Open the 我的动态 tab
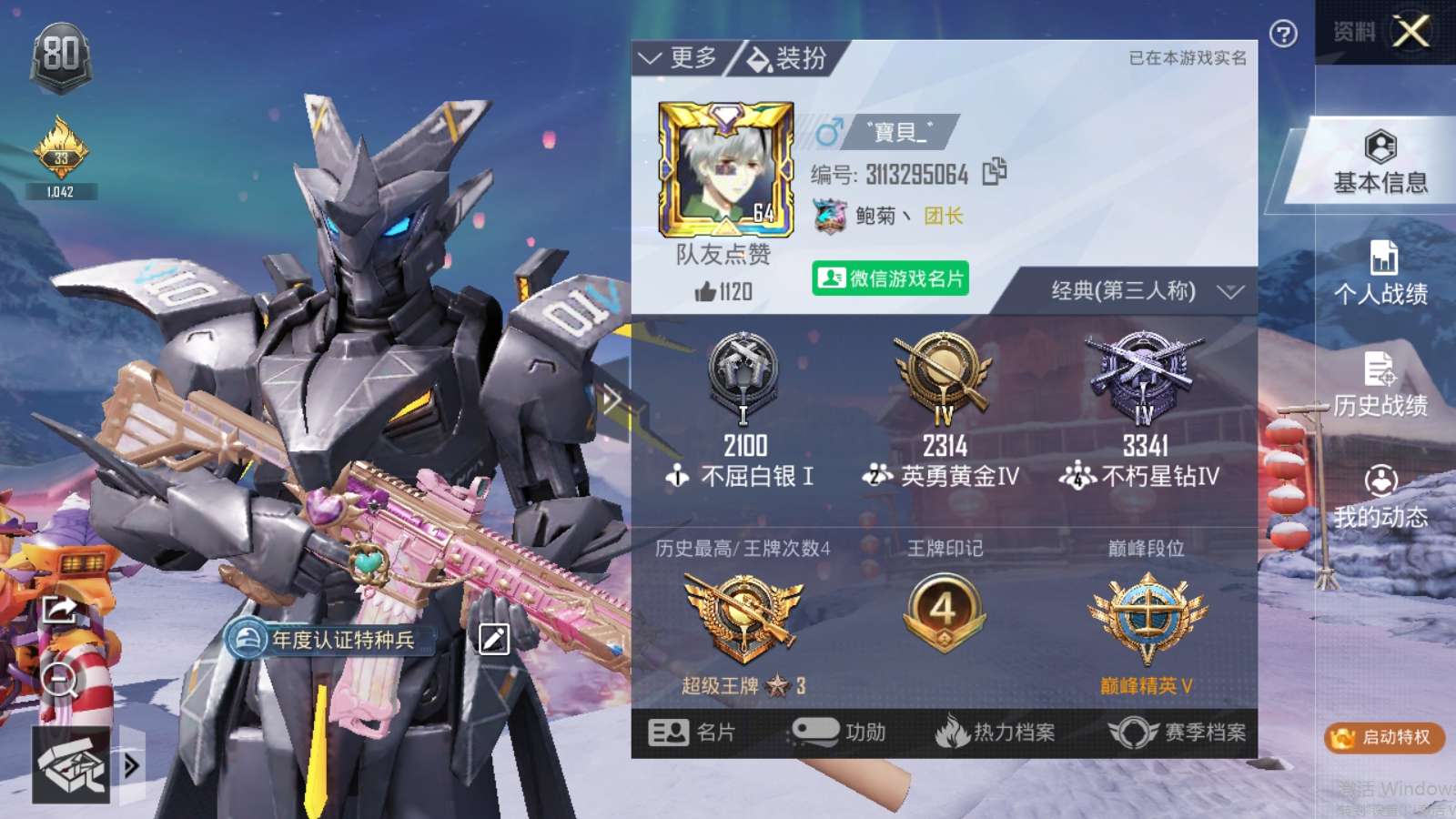Screen dimensions: 1456x819 (1380, 498)
